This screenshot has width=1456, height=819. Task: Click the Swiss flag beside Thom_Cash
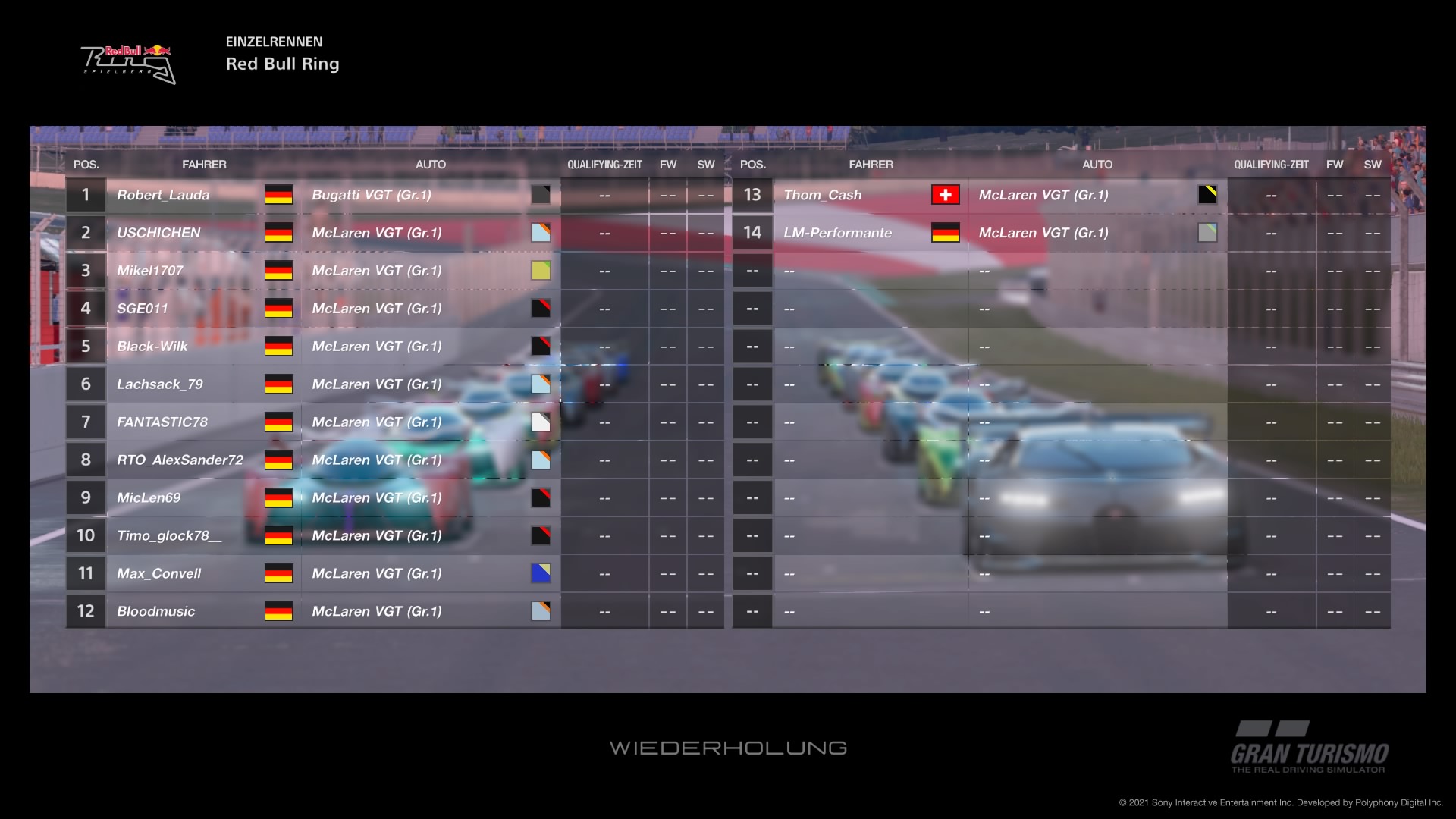click(947, 195)
